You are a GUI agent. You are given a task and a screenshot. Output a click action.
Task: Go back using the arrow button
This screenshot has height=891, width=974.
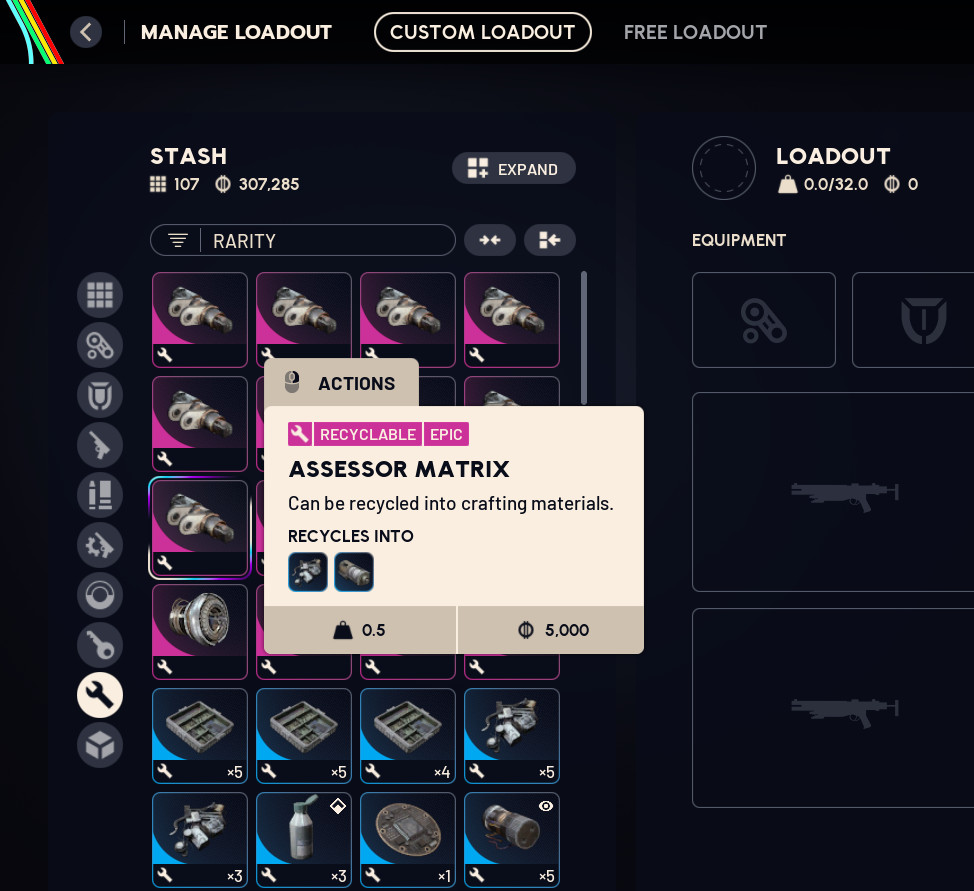click(86, 32)
